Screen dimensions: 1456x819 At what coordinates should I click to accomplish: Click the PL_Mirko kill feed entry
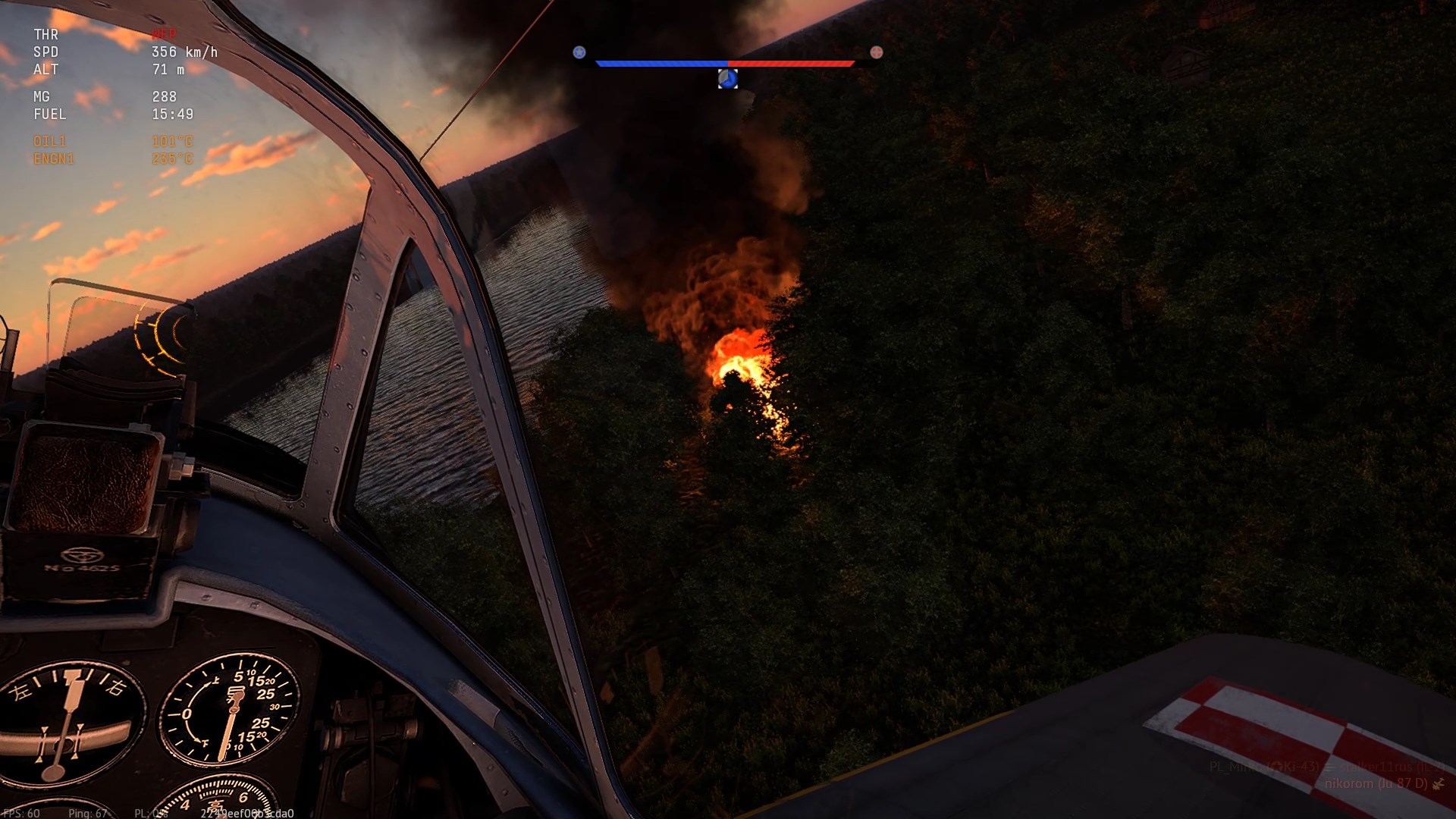point(1263,767)
